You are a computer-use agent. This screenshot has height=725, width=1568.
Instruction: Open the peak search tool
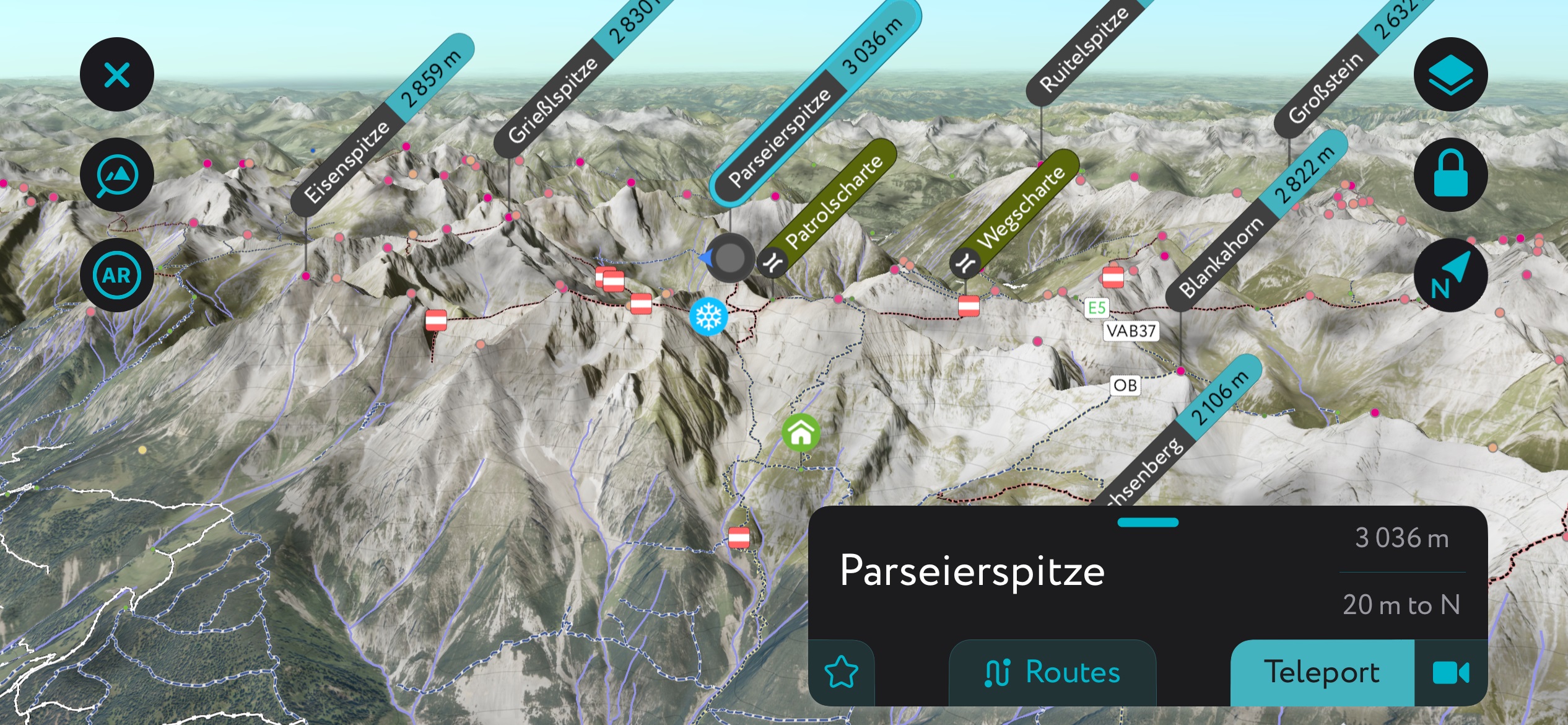(116, 174)
